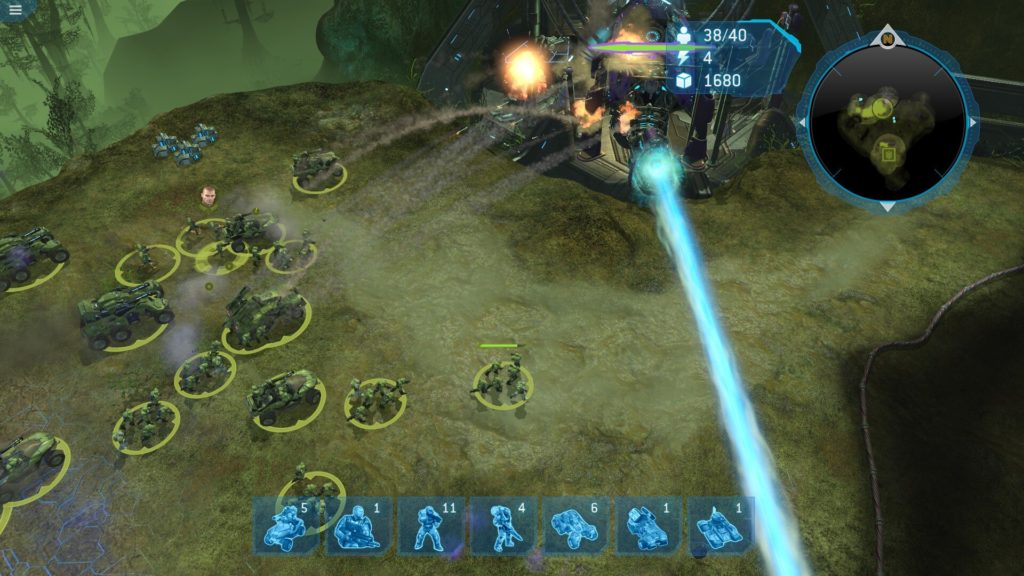
Task: Click the minimap's right arrow
Action: [x=973, y=122]
